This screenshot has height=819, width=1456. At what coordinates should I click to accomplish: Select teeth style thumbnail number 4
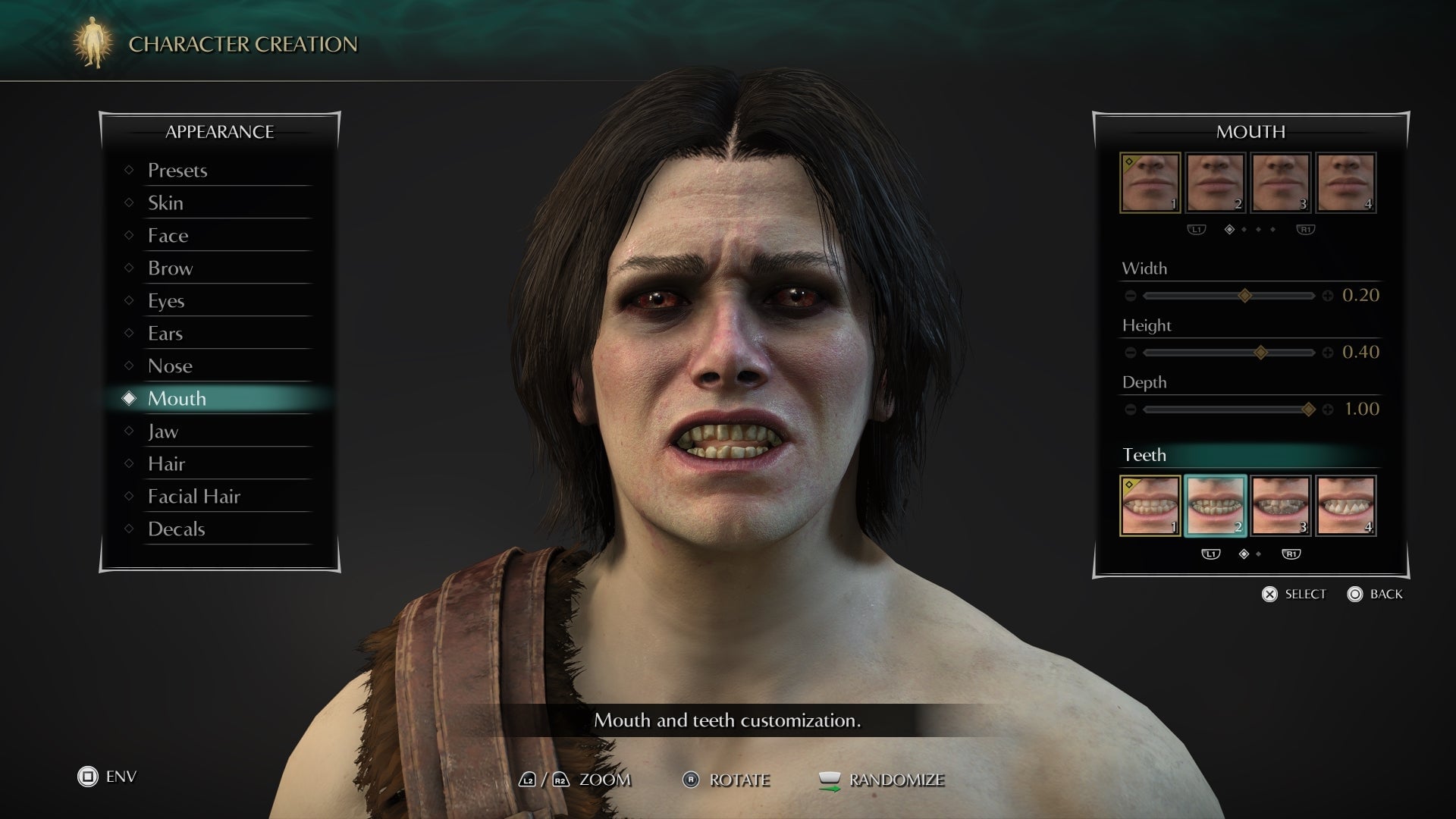(1345, 506)
